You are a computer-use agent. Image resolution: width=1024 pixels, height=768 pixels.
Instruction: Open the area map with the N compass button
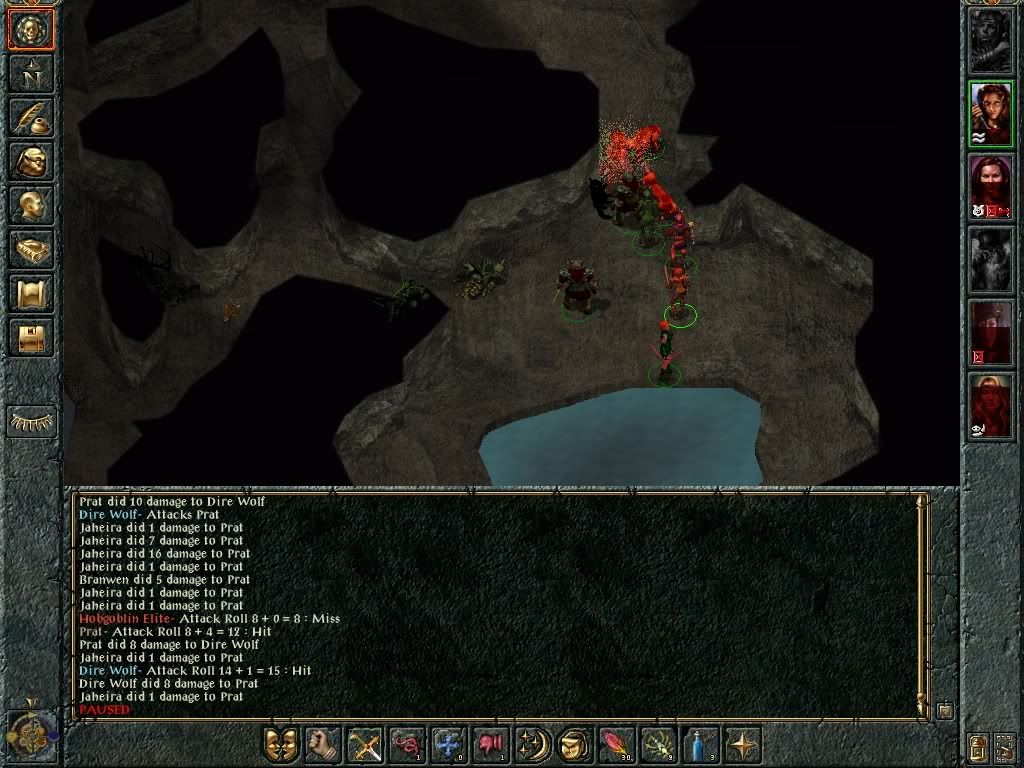pyautogui.click(x=31, y=74)
